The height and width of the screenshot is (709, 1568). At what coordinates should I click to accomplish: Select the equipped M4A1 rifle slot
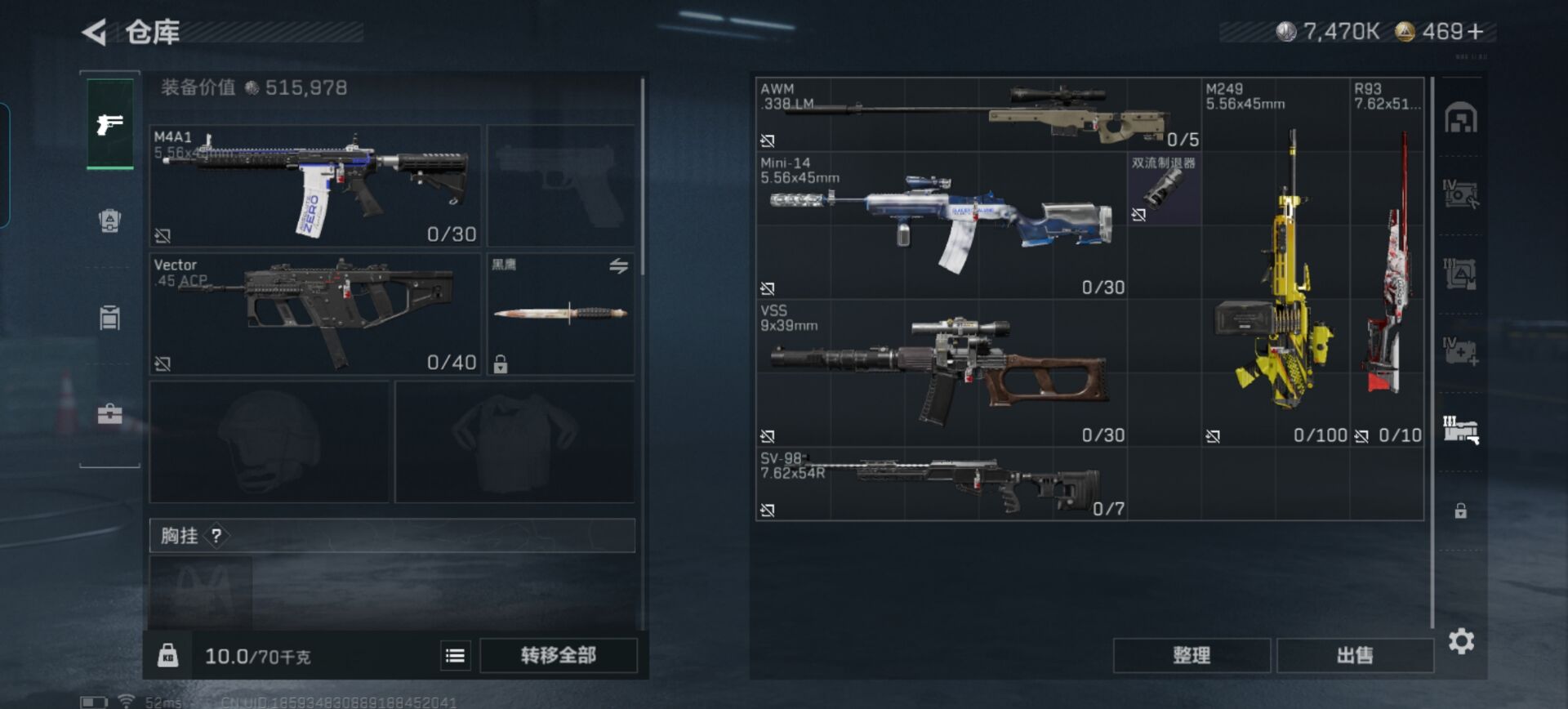point(315,185)
